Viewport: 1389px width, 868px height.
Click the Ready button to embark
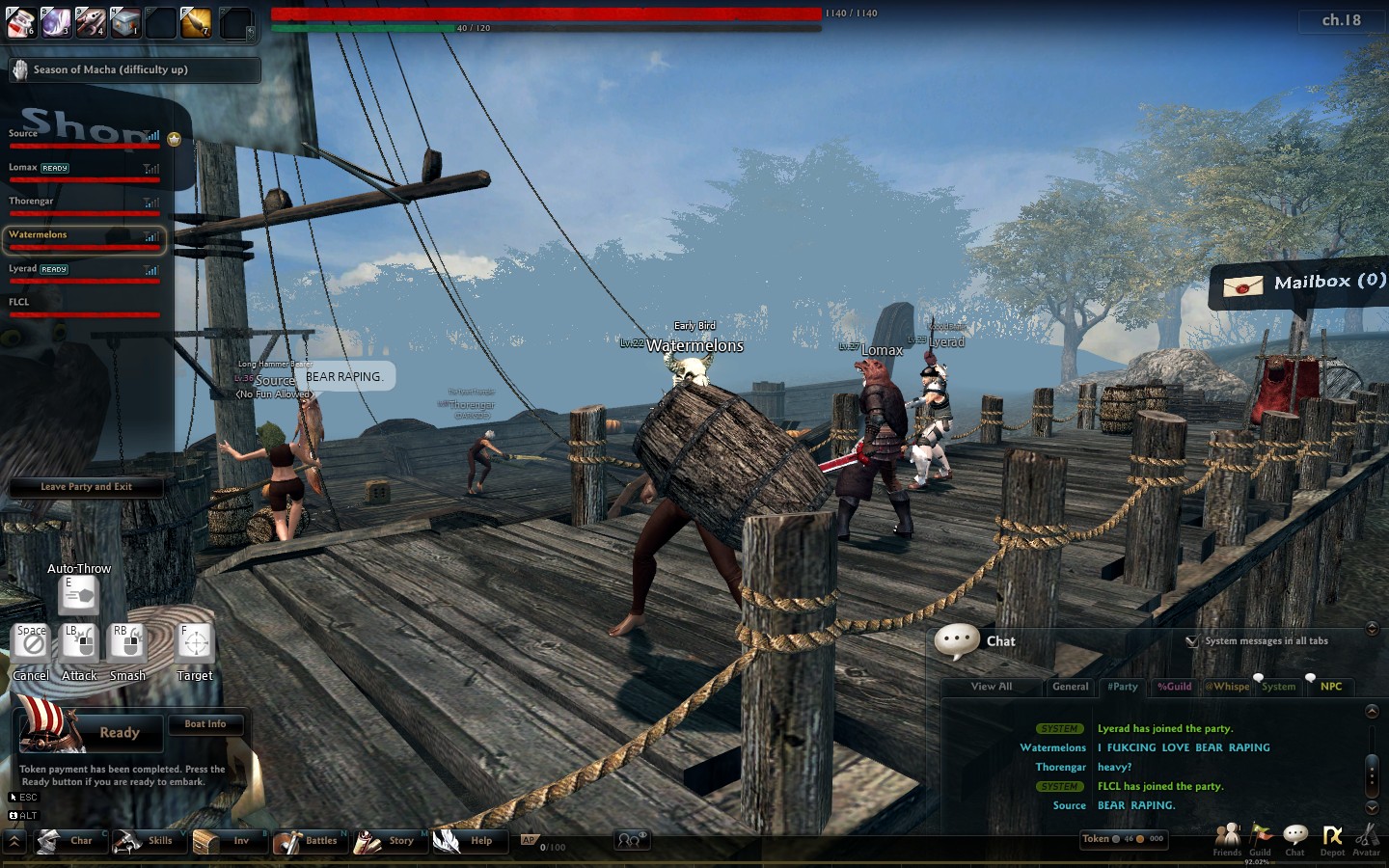pos(119,733)
